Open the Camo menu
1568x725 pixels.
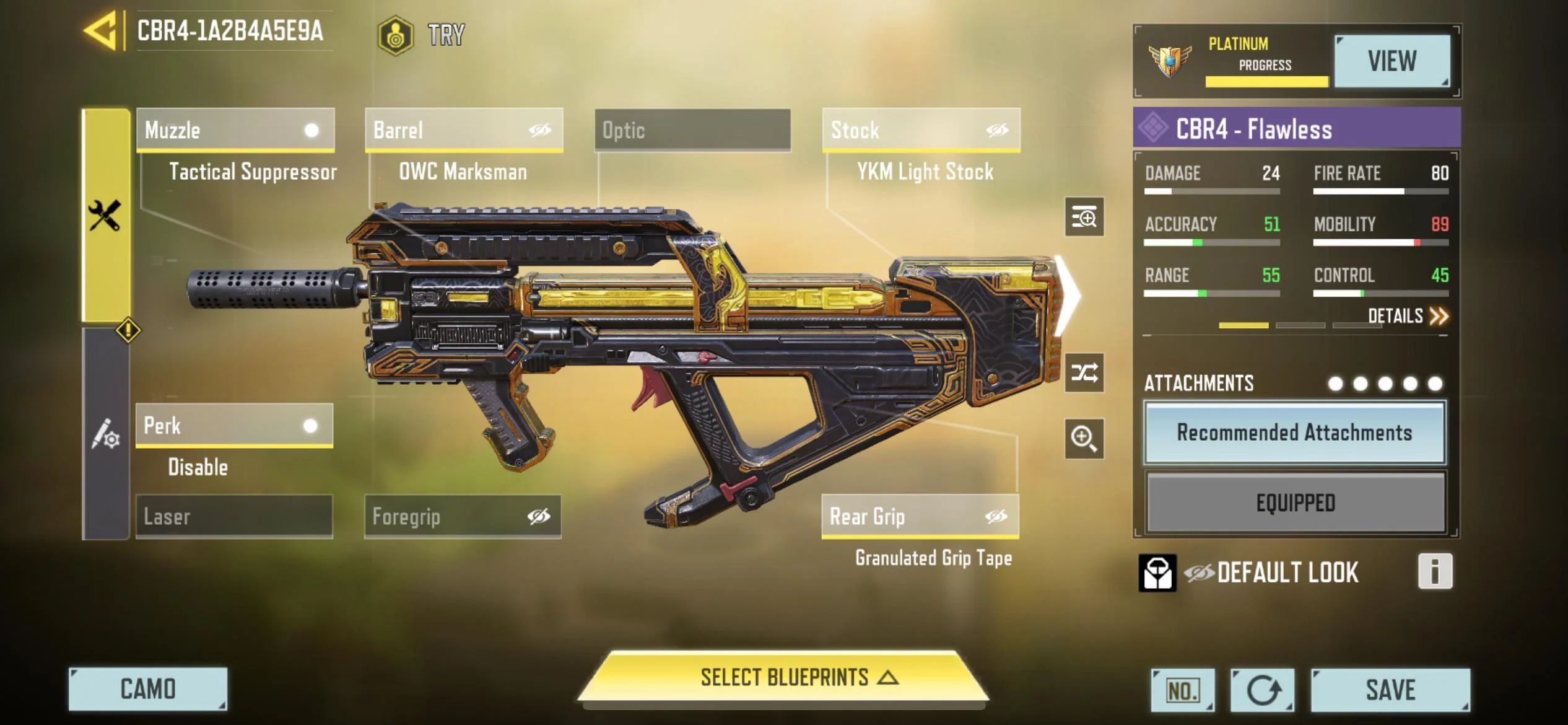pos(148,689)
